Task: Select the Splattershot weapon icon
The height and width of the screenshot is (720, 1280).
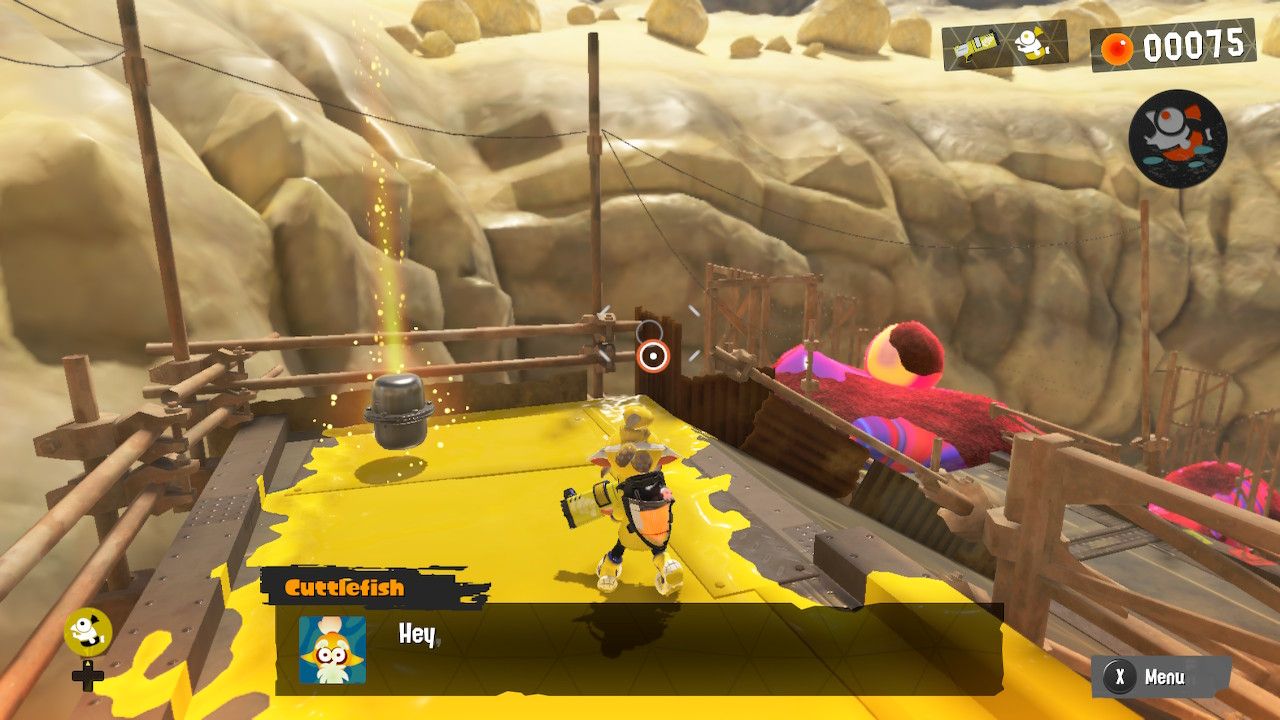Action: coord(975,47)
